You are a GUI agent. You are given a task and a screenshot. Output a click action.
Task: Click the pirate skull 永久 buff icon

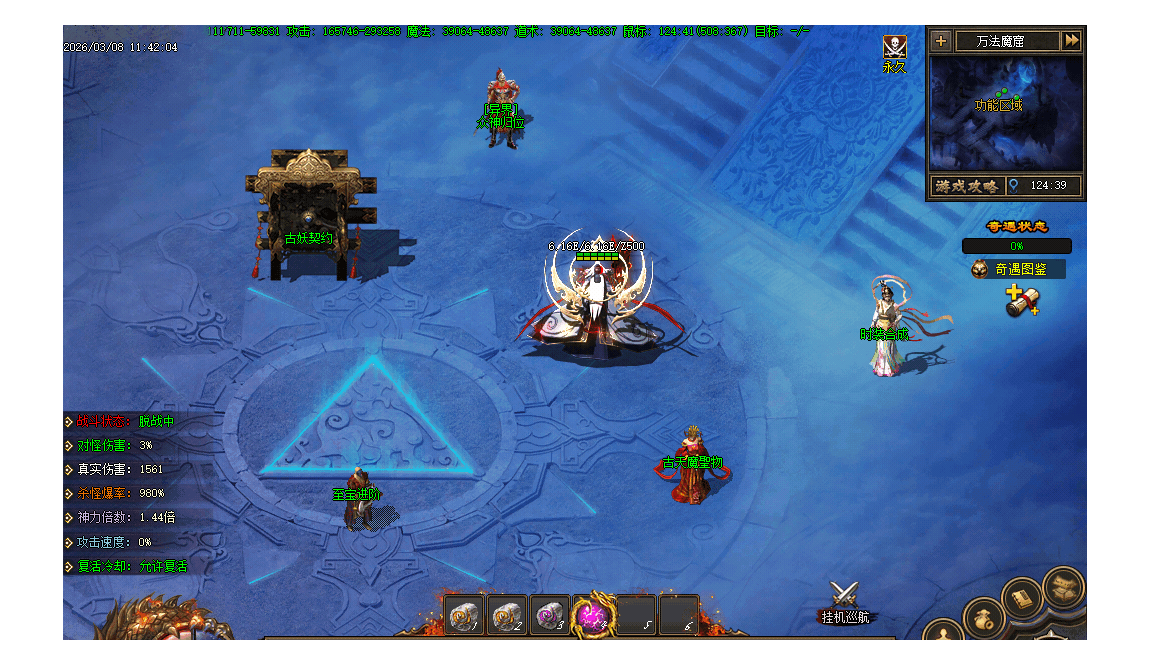[x=894, y=48]
